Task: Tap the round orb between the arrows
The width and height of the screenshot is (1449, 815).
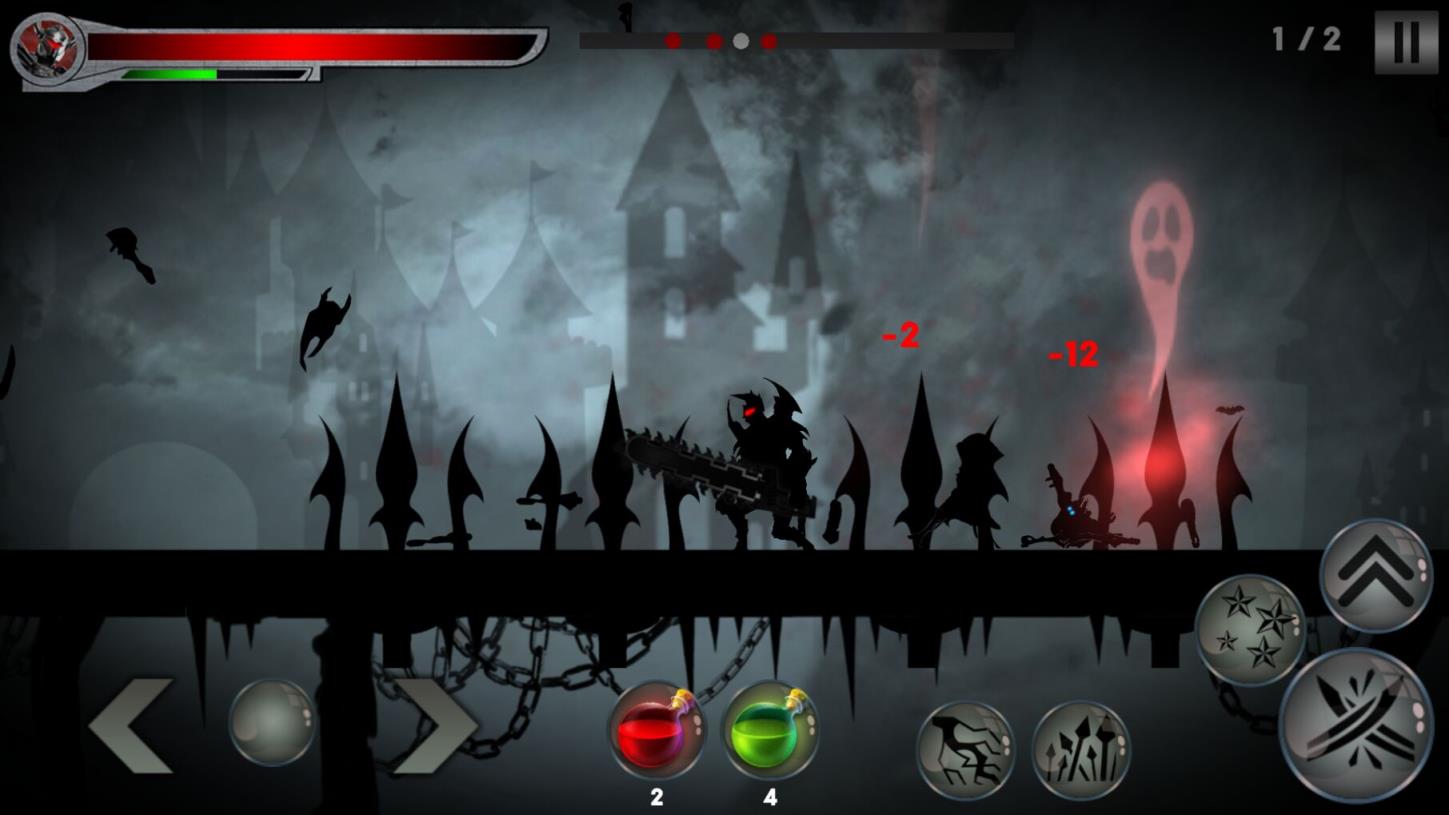Action: (272, 722)
